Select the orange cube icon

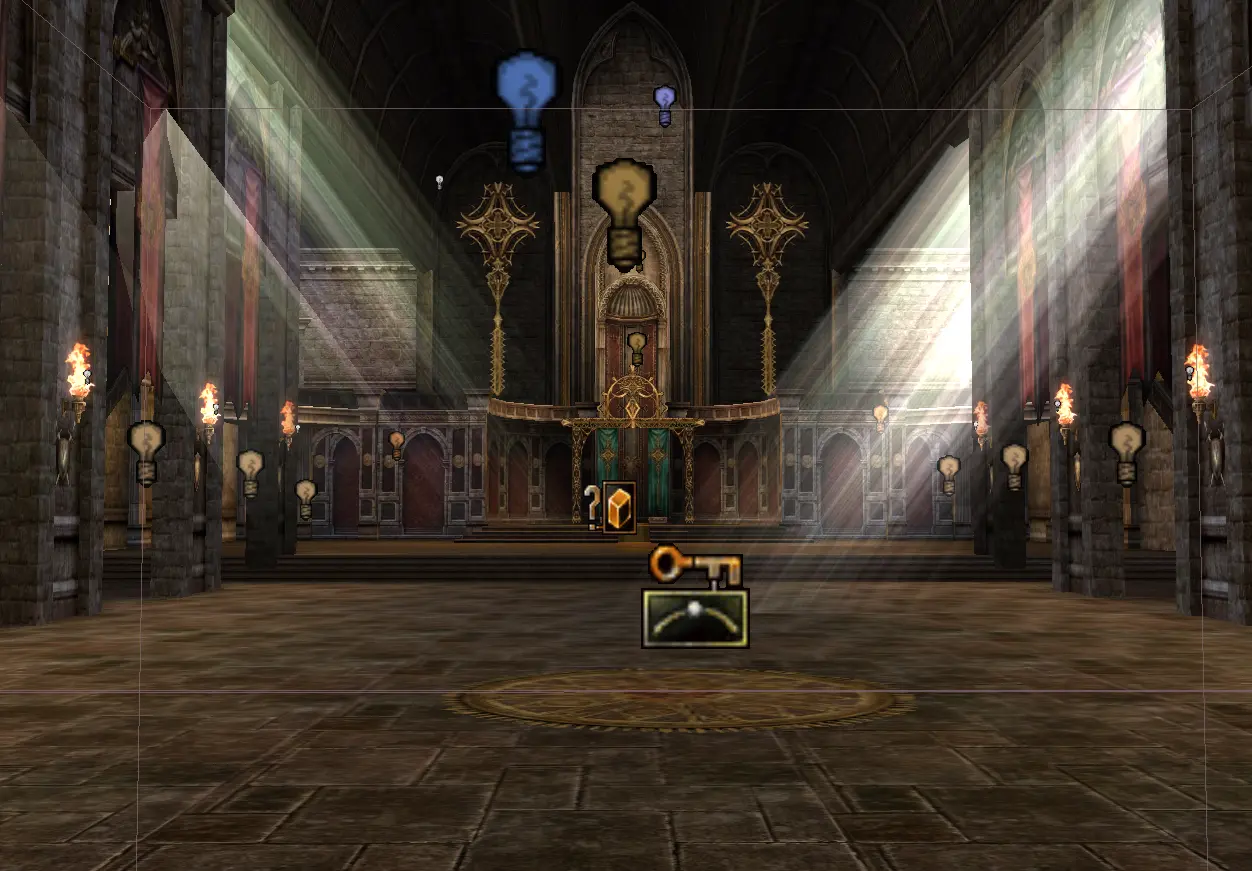click(619, 508)
